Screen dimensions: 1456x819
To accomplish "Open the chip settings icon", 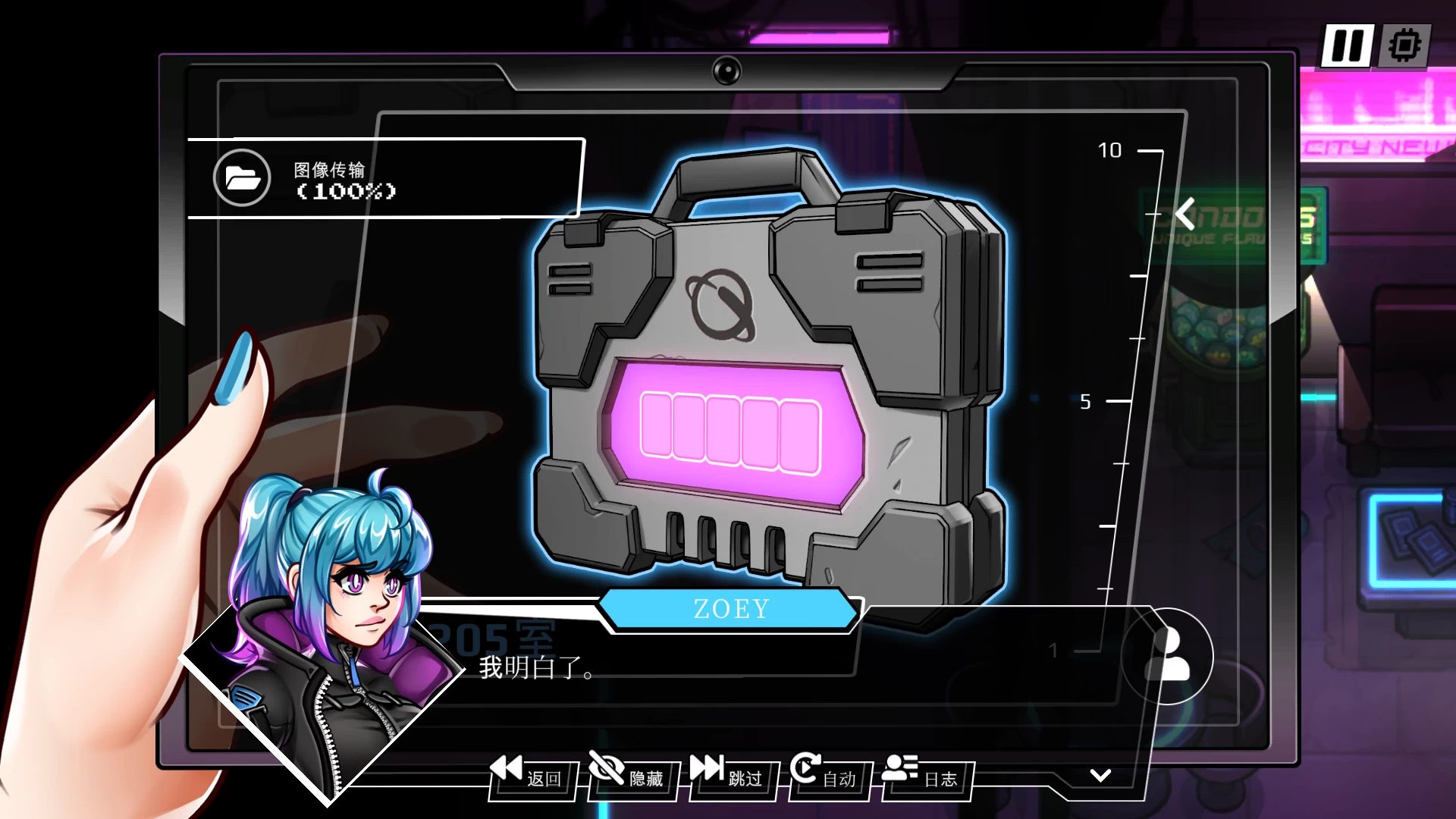I will point(1404,45).
